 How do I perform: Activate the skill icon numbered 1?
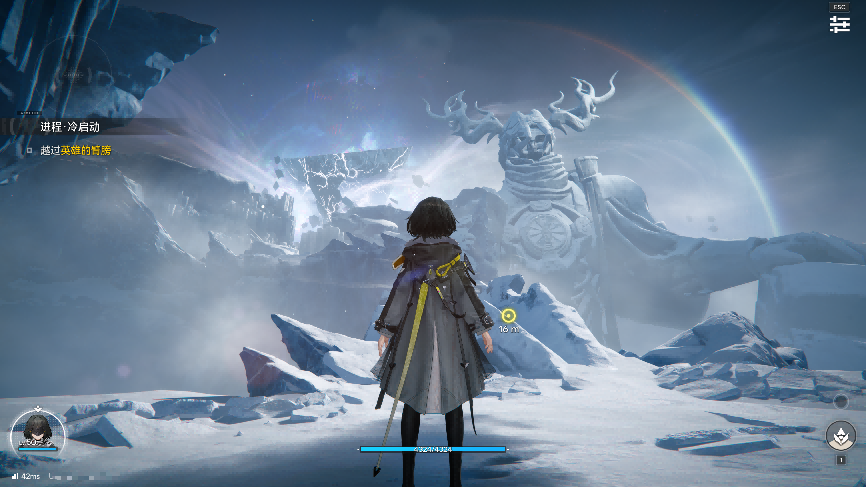pyautogui.click(x=840, y=436)
